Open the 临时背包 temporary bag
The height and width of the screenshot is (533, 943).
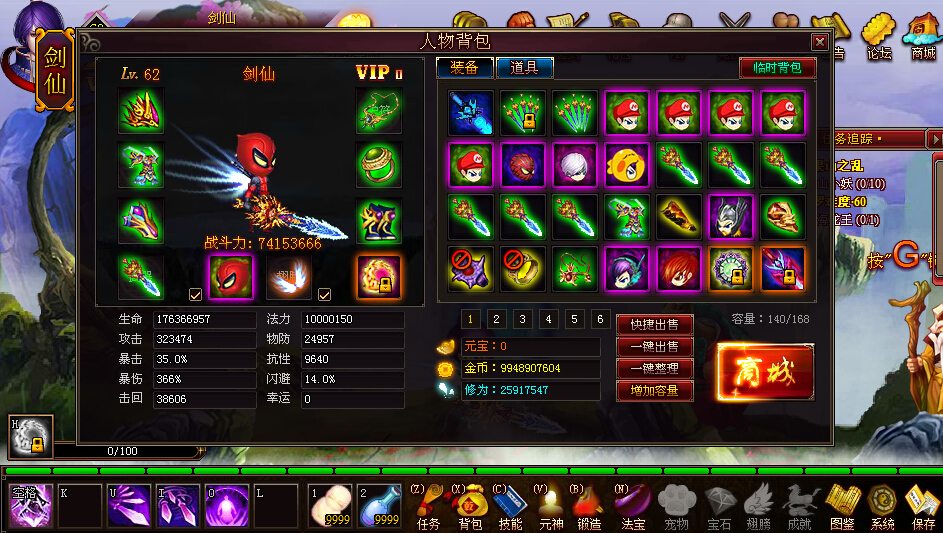click(x=777, y=68)
